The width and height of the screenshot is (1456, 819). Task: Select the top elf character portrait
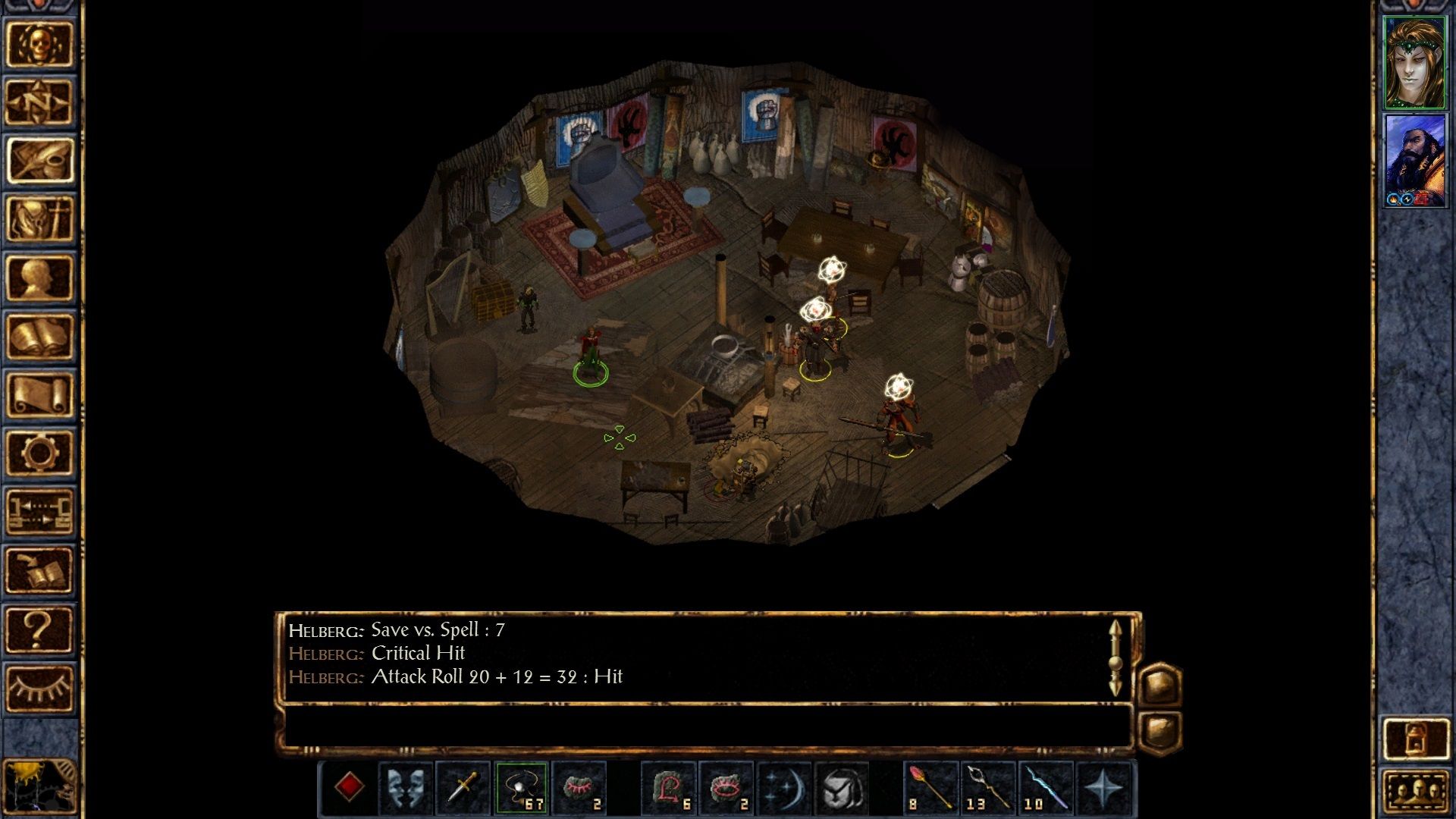click(x=1414, y=62)
